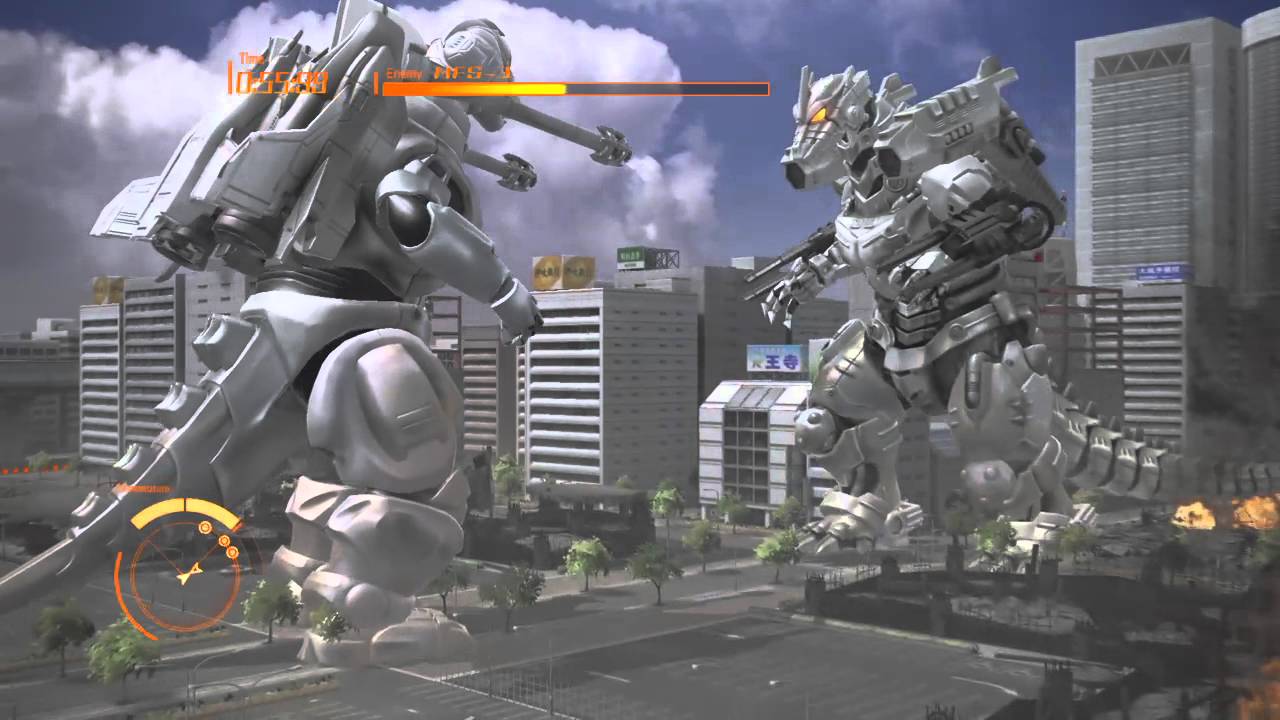Click the Time label in the HUD

click(x=250, y=58)
